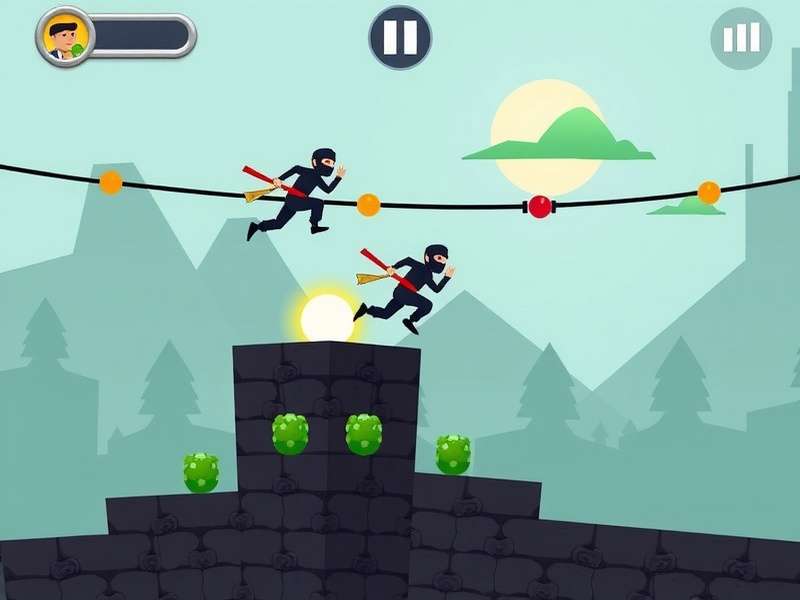Click the player avatar portrait
The height and width of the screenshot is (600, 800).
[x=65, y=36]
